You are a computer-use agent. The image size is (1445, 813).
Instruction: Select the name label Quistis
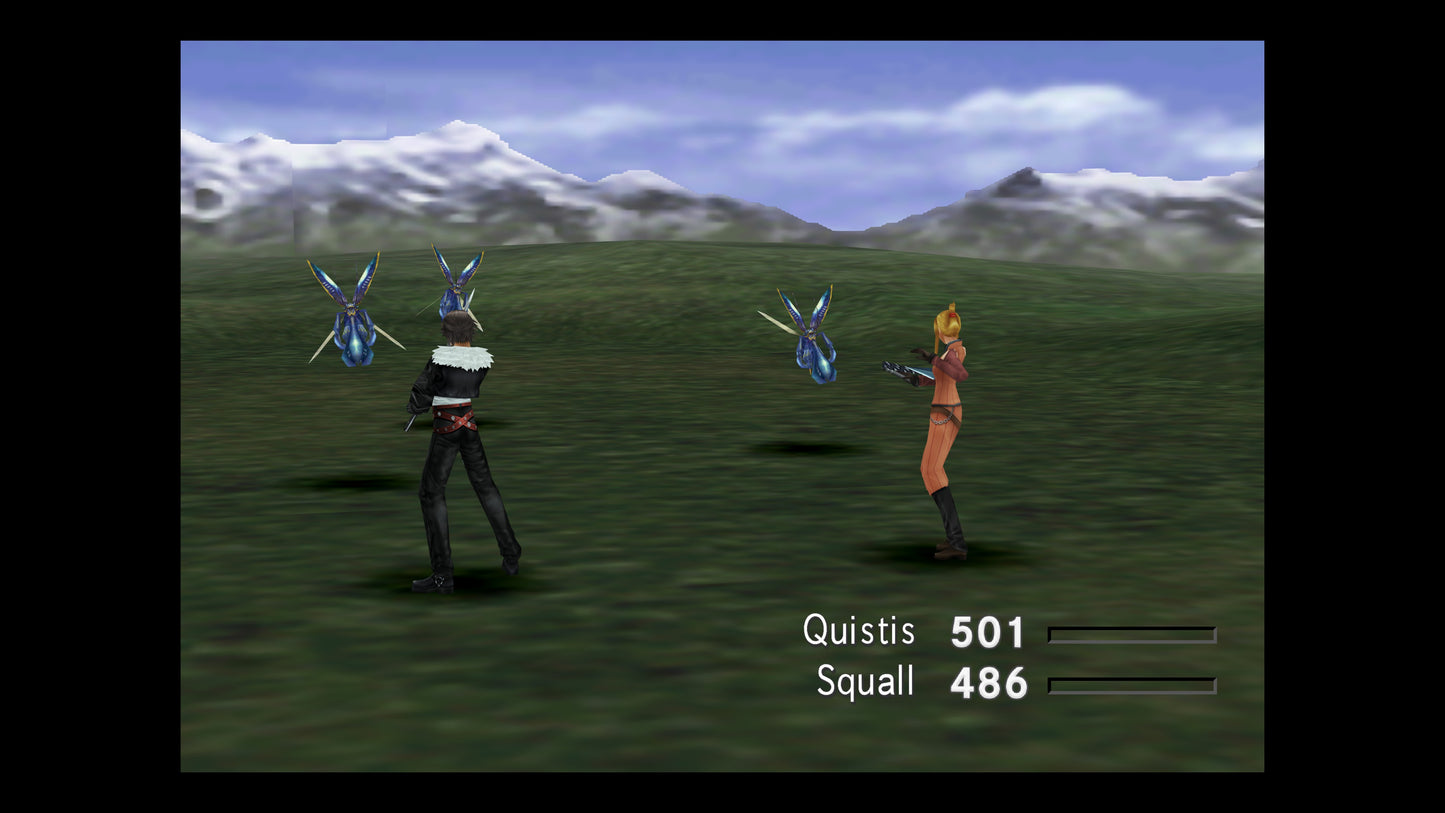point(860,630)
